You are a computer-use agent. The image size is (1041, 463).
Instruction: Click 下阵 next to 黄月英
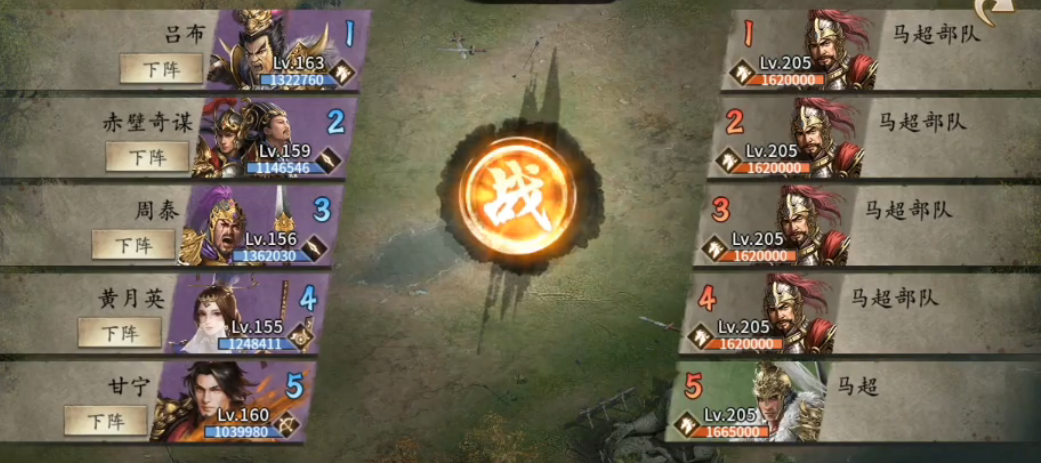click(119, 332)
